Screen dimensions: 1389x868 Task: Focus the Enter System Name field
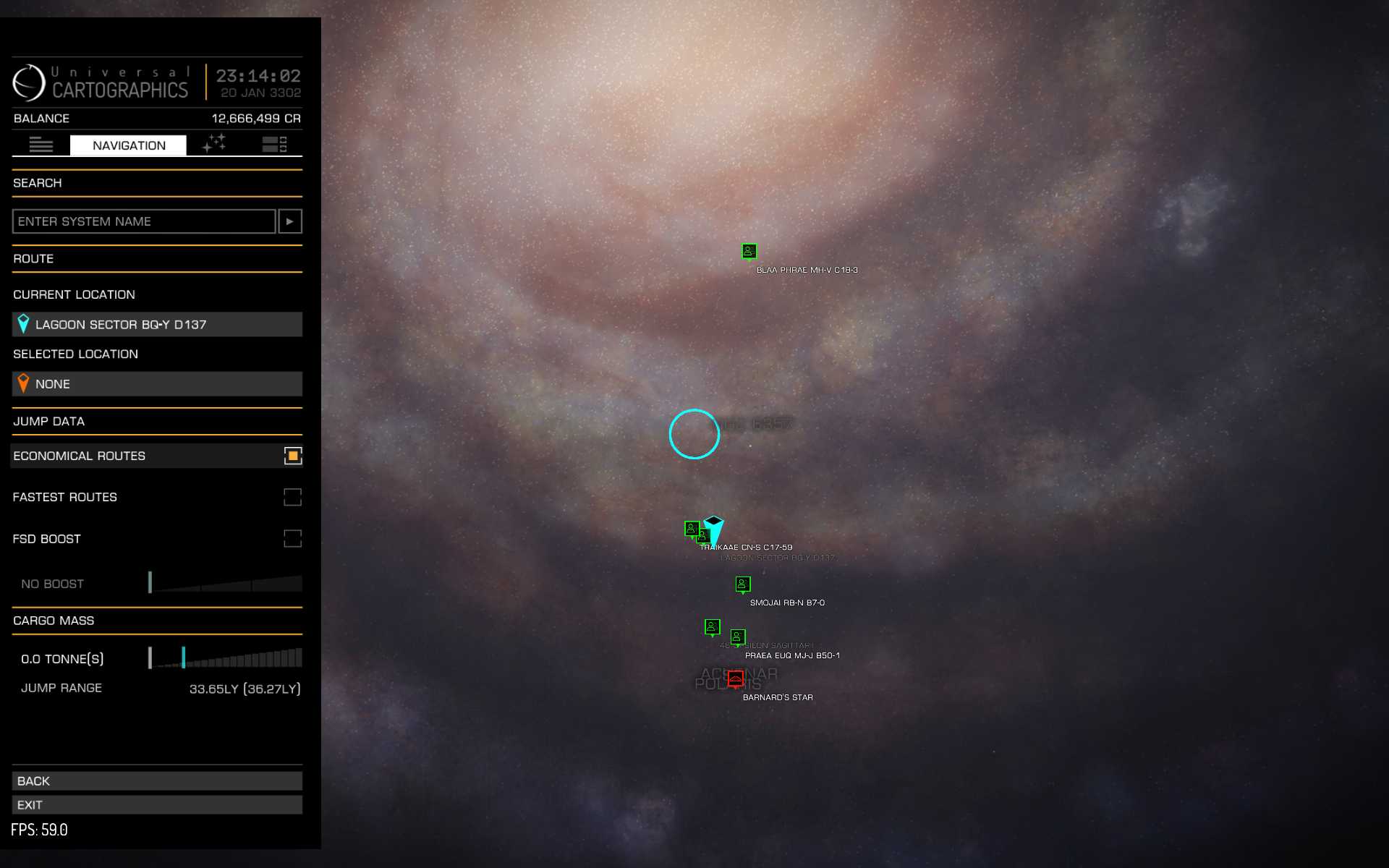coord(144,221)
